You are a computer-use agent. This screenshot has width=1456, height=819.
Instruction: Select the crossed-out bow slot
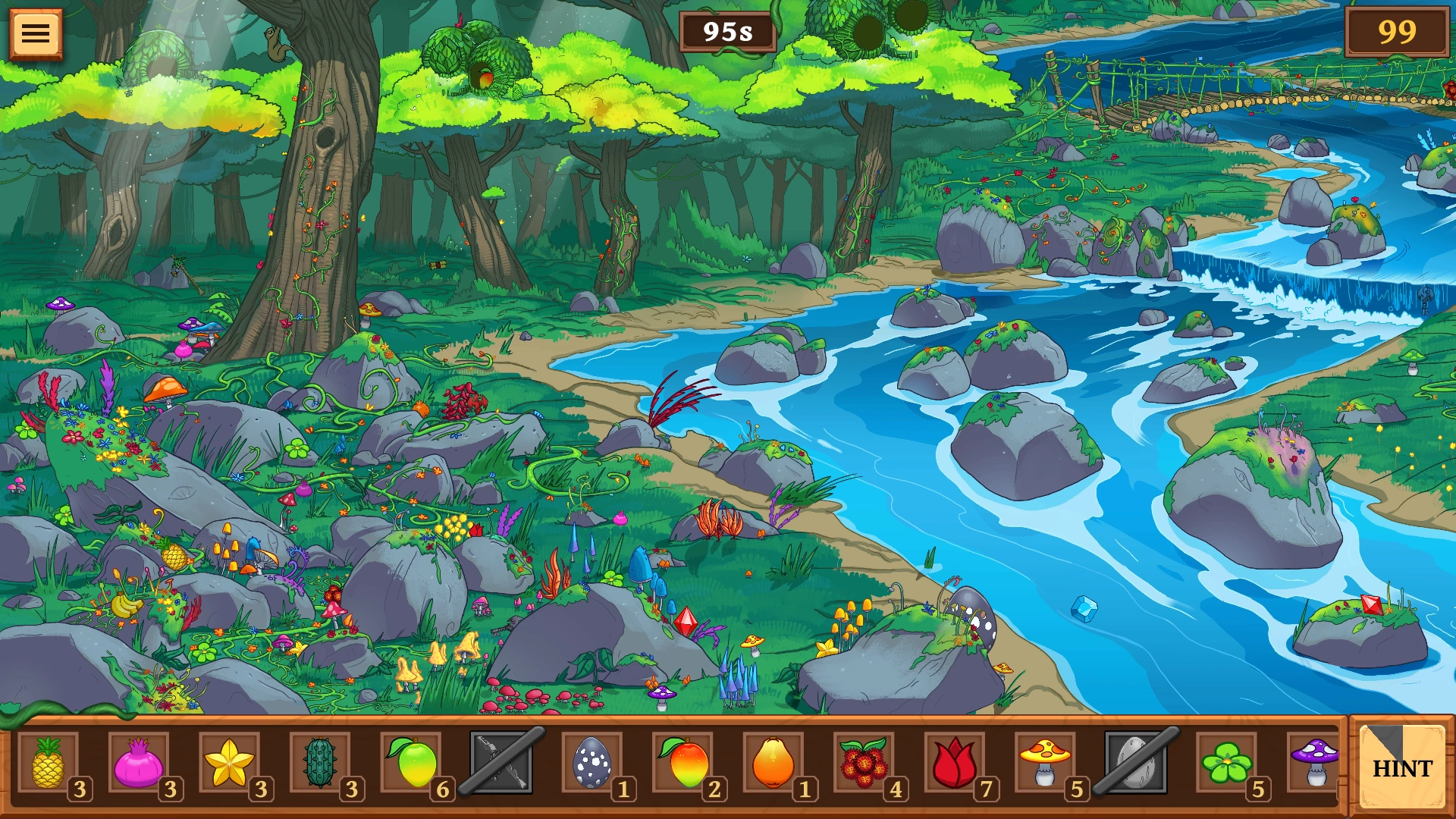click(501, 763)
